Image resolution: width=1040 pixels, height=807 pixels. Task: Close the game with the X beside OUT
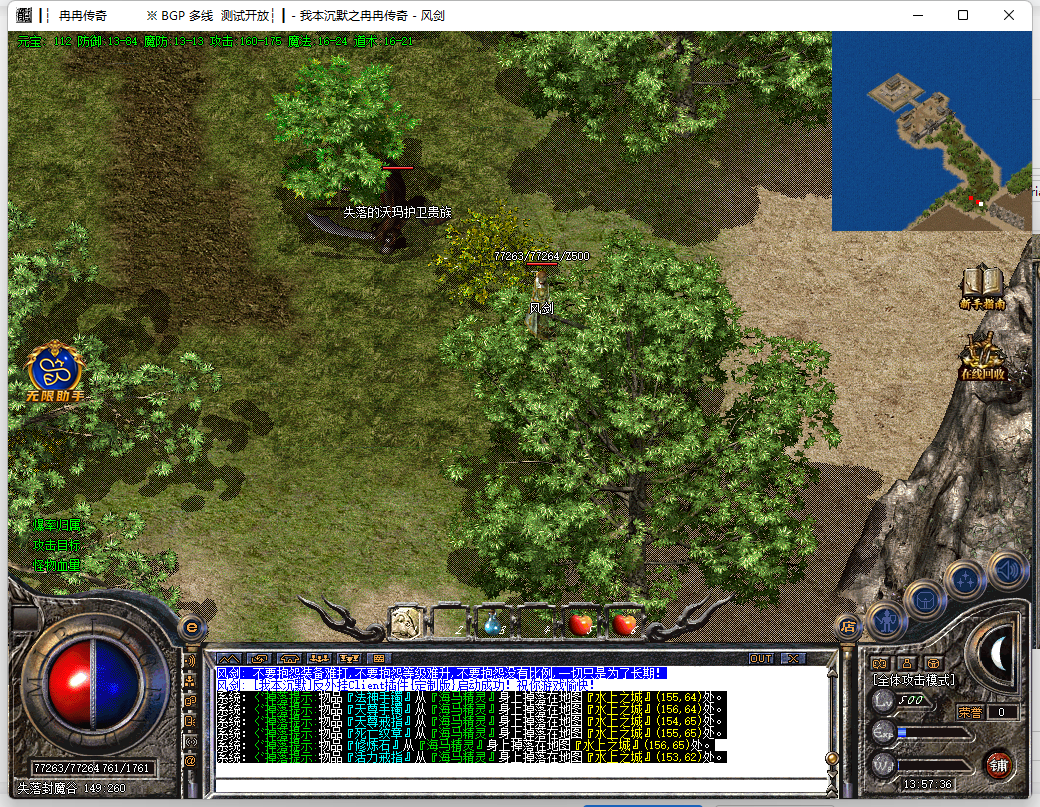coord(793,659)
